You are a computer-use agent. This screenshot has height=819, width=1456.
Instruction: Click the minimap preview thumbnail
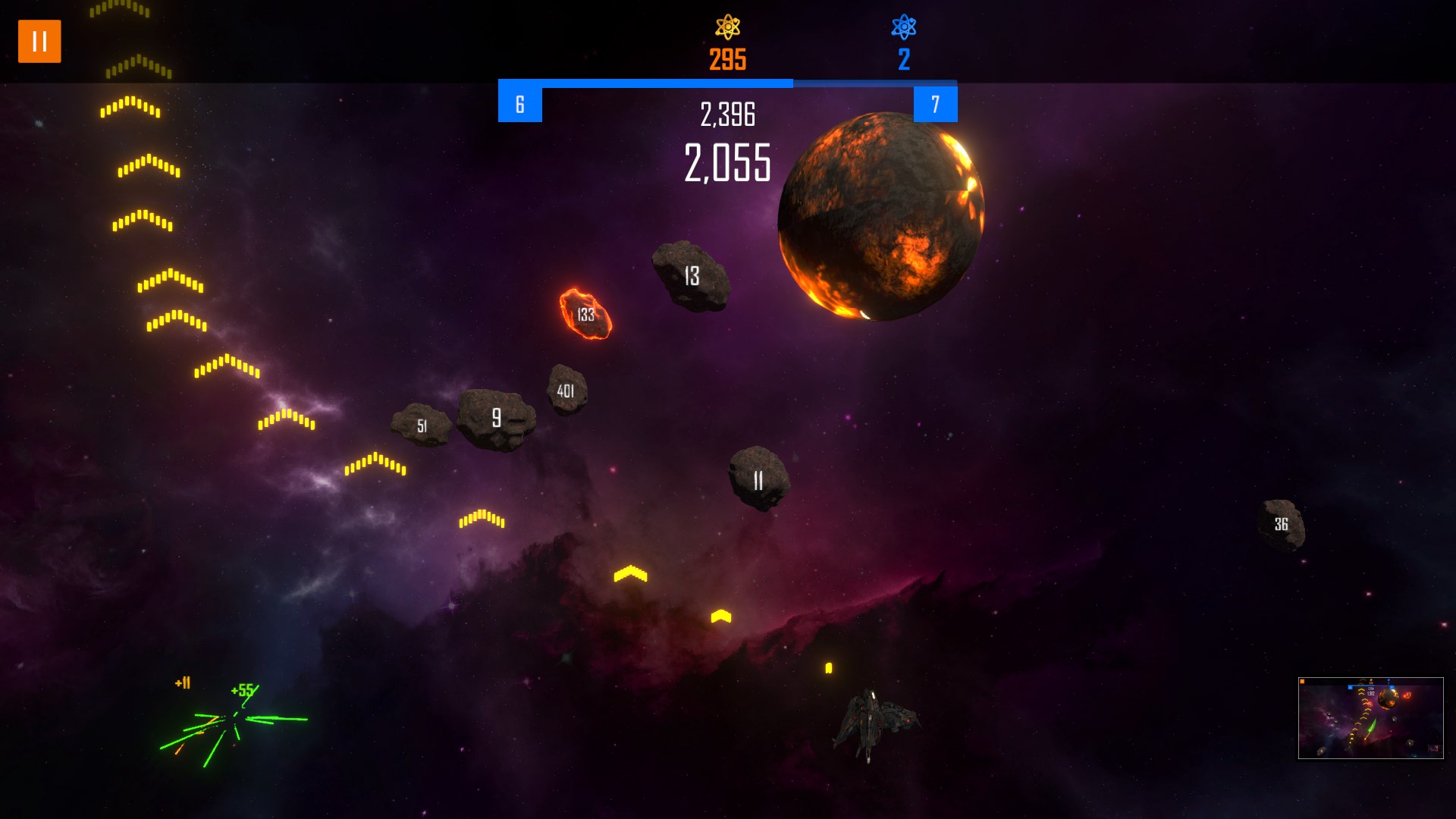(x=1370, y=717)
